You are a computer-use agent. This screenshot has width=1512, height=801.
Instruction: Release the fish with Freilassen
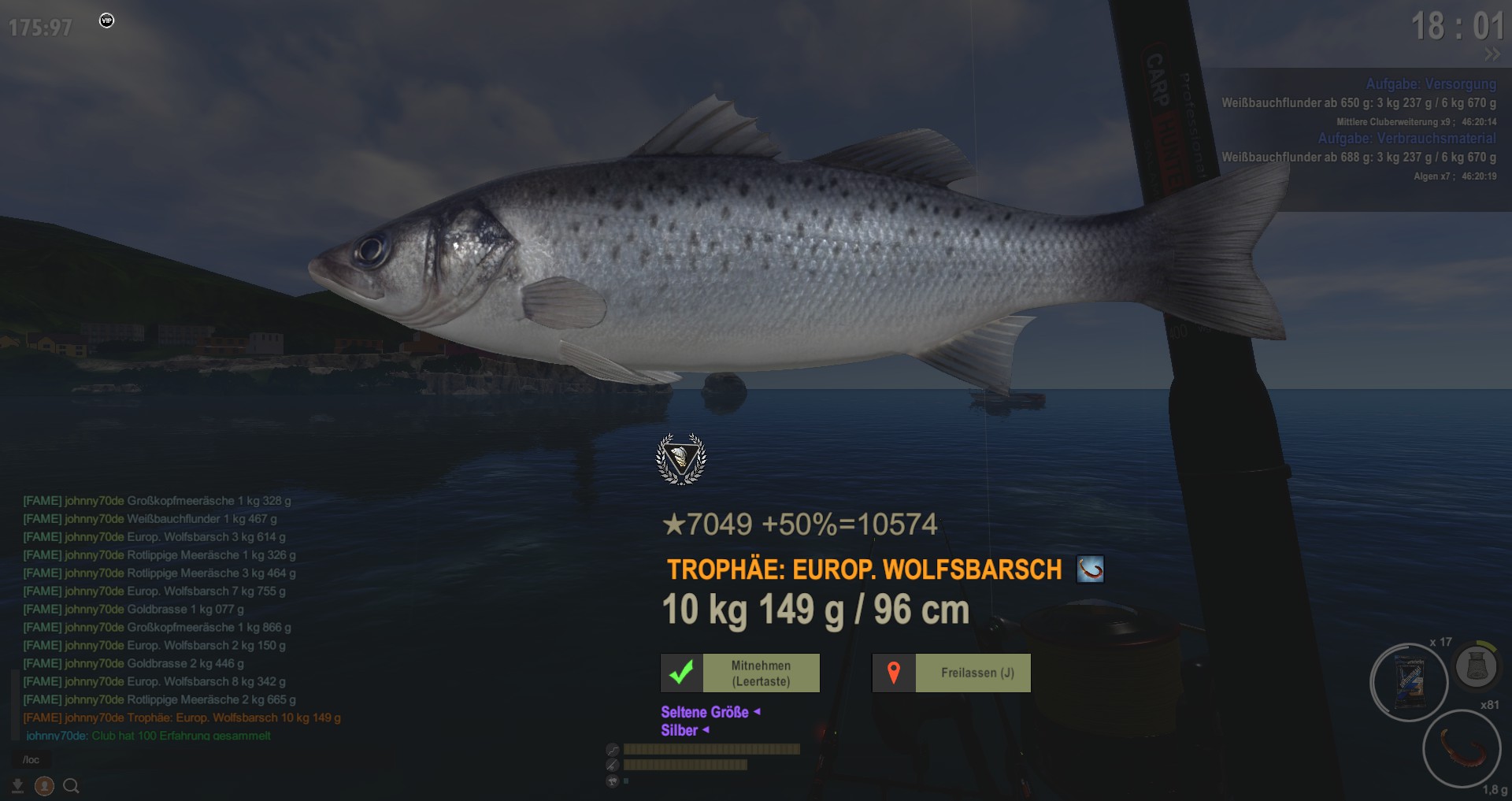[x=951, y=673]
